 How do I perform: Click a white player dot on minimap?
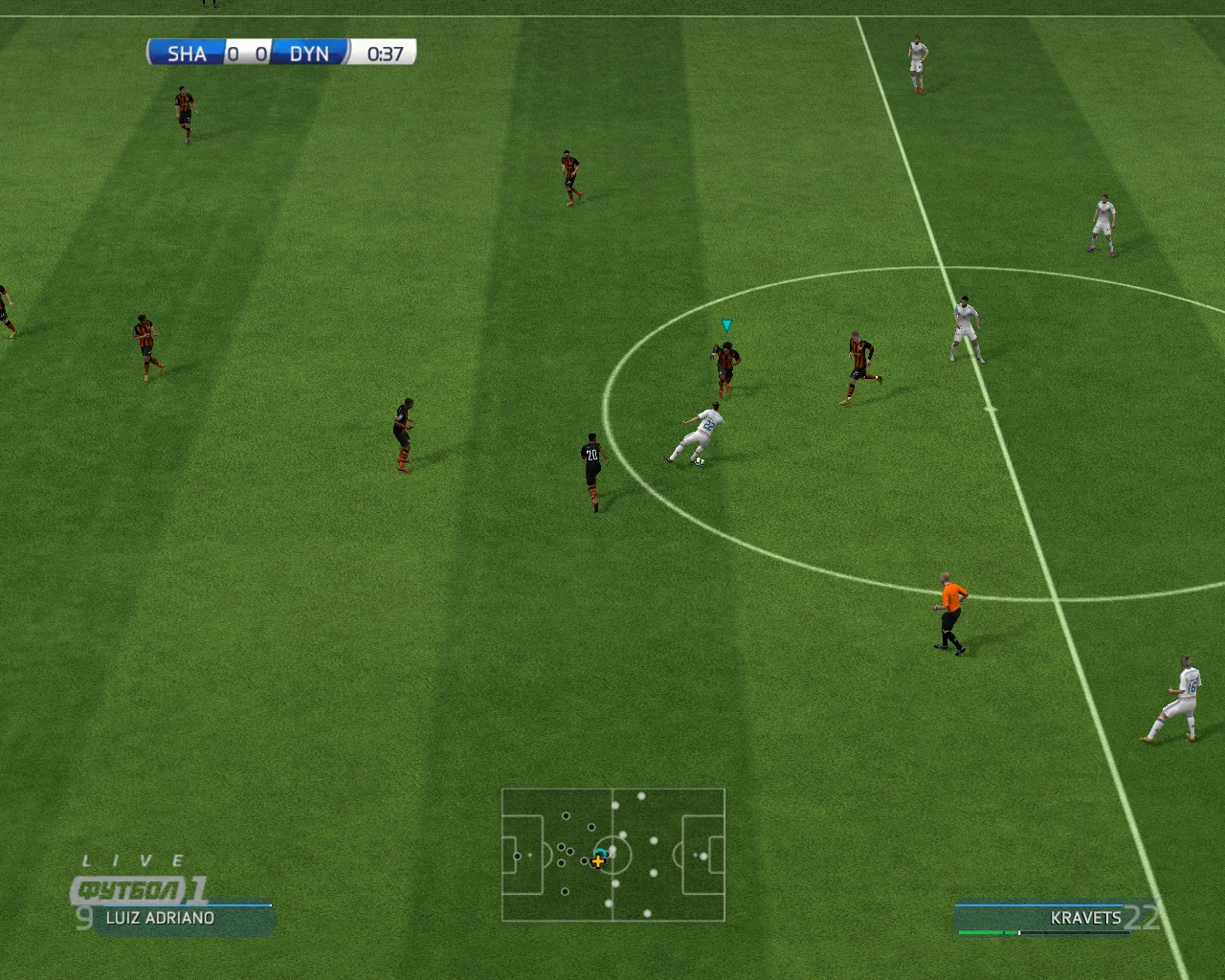642,796
